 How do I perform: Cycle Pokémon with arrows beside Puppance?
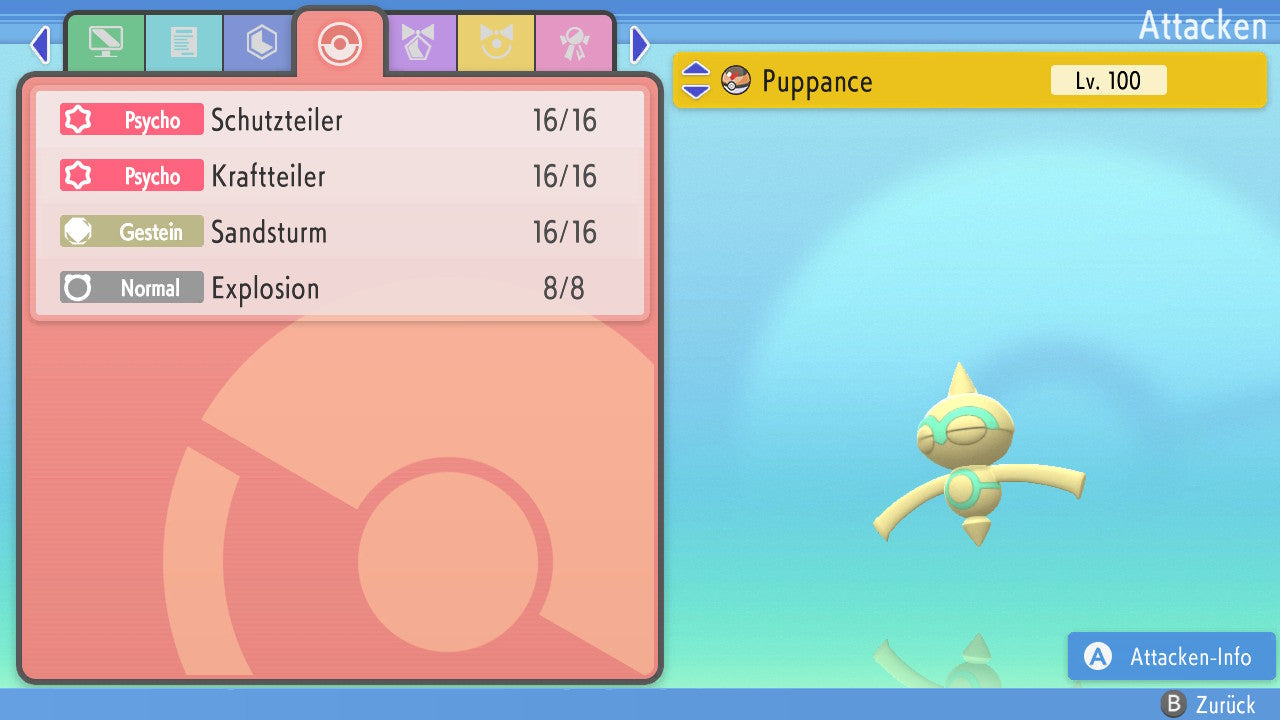(x=696, y=81)
